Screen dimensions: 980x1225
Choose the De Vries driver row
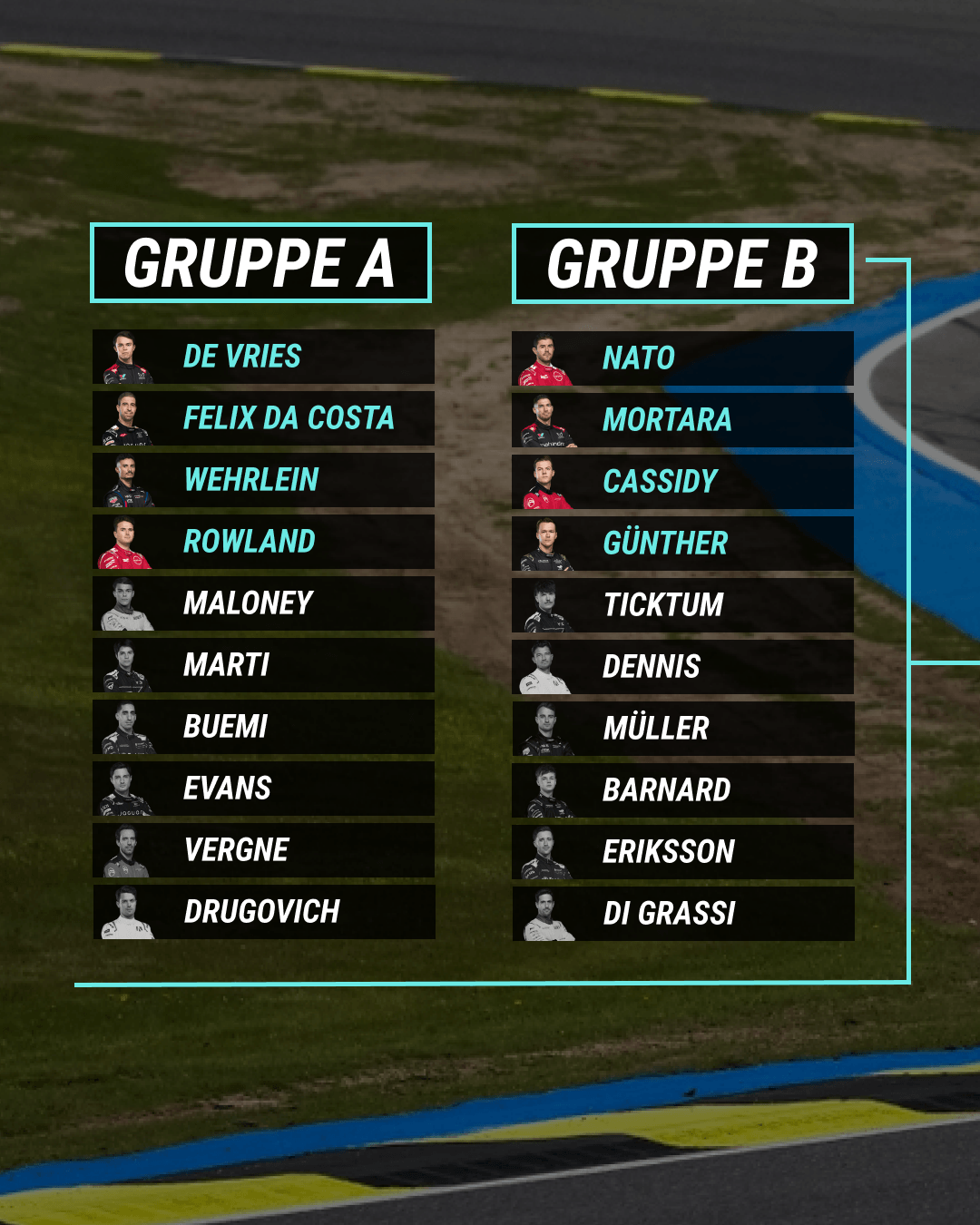pyautogui.click(x=263, y=357)
